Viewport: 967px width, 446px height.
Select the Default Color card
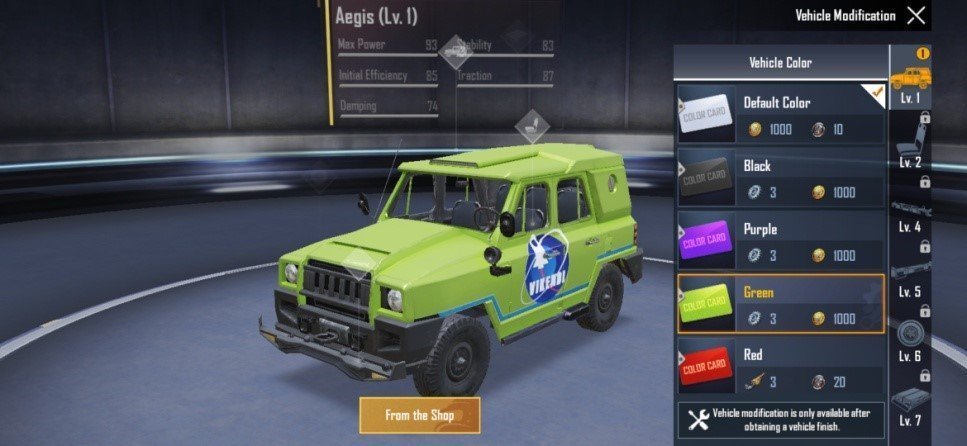coord(780,114)
